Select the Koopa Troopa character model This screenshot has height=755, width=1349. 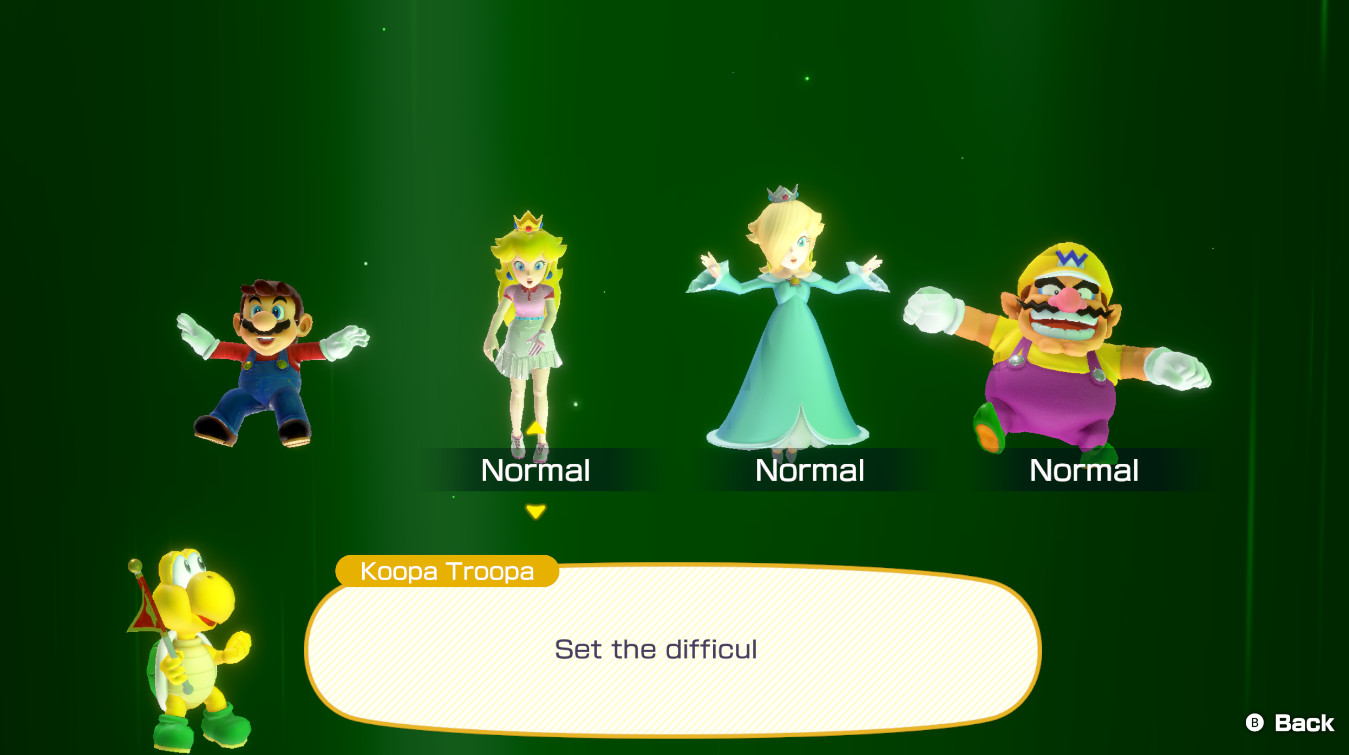195,650
